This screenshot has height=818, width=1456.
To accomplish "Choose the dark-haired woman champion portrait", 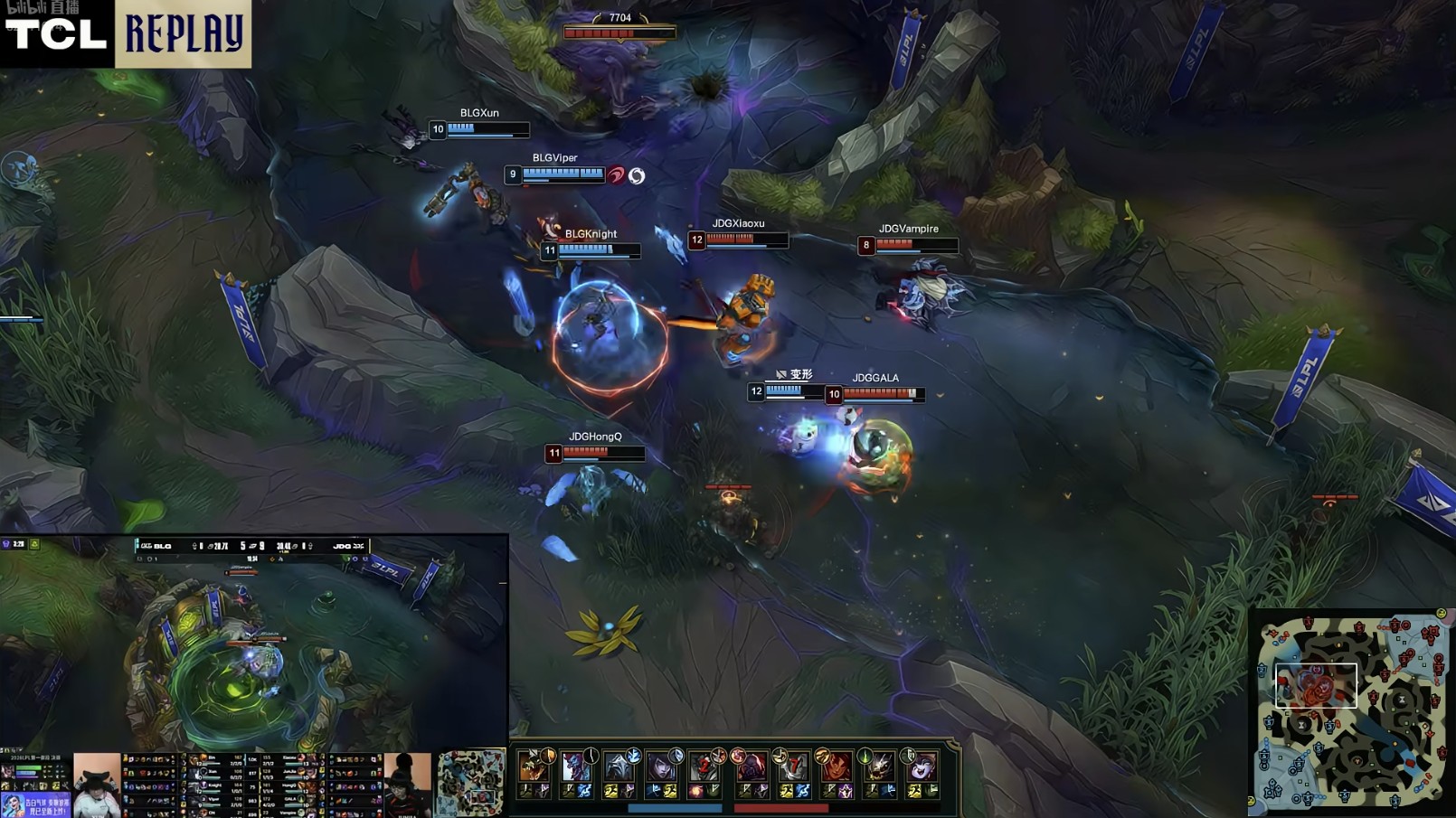I will coord(661,768).
